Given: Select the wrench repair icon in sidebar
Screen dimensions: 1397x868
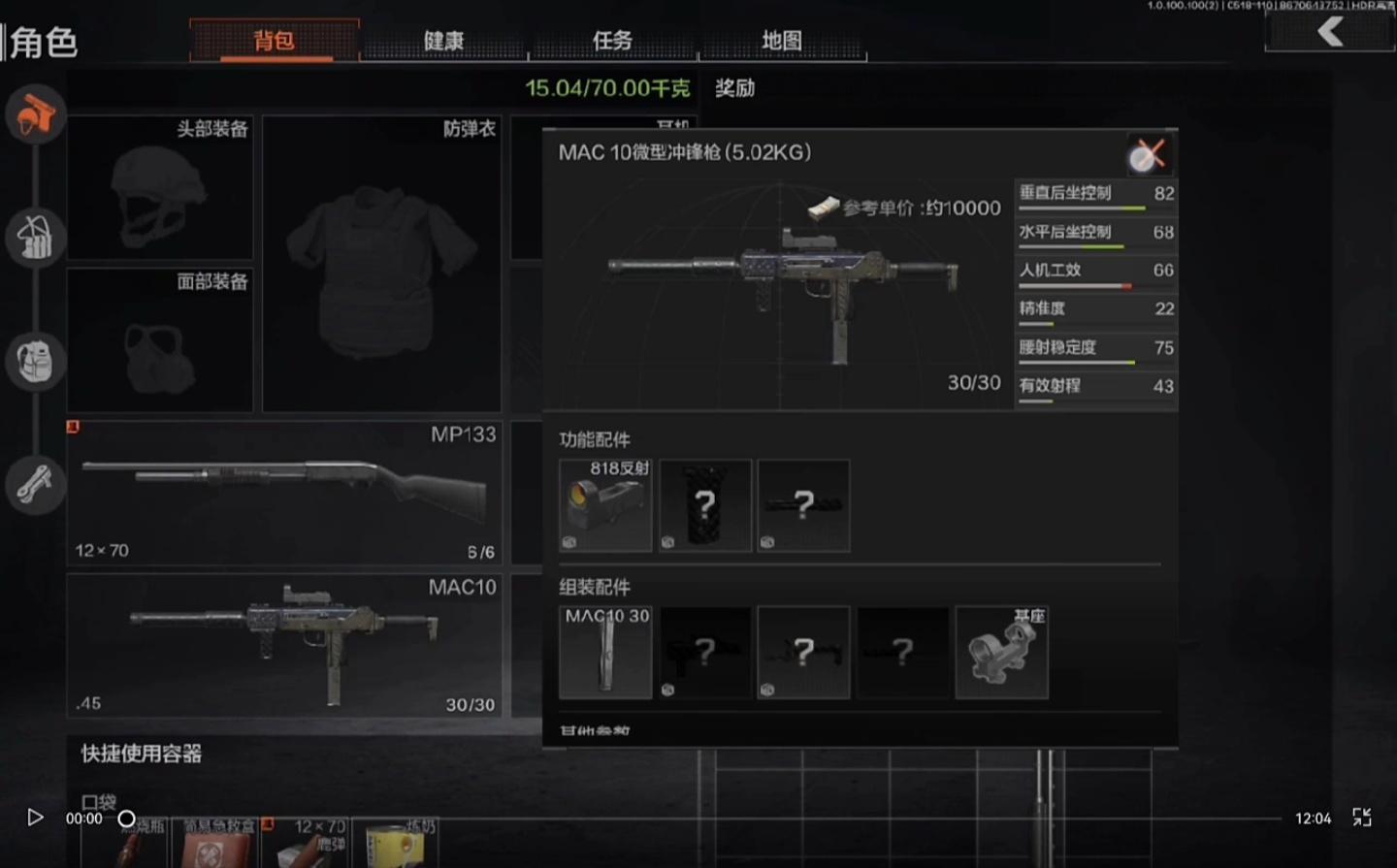Looking at the screenshot, I should (x=35, y=484).
